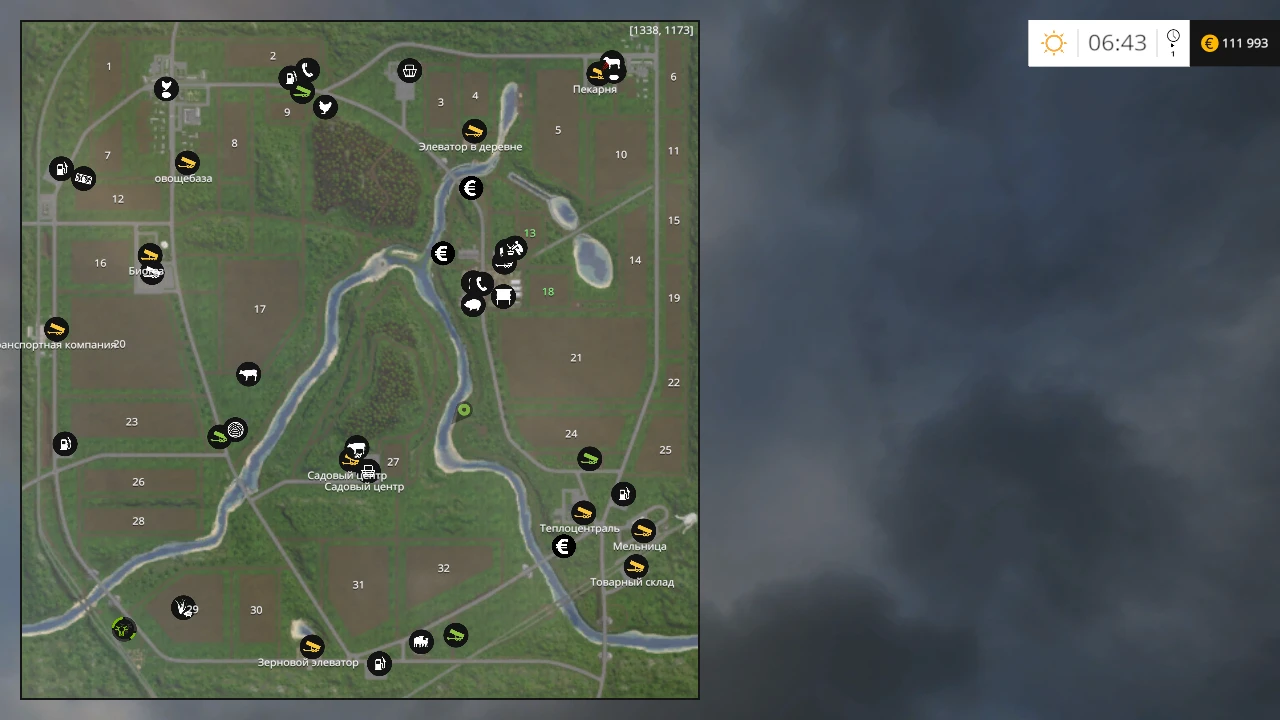Click the green player marker on the map

(x=463, y=410)
